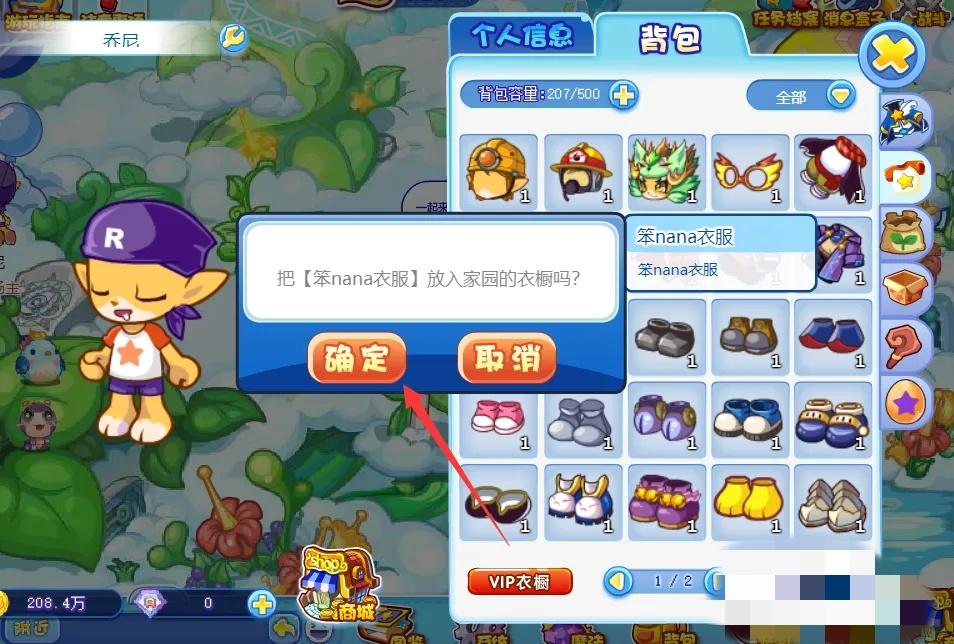Choose the green leafy hair item
Viewport: 954px width, 644px height.
coord(665,171)
